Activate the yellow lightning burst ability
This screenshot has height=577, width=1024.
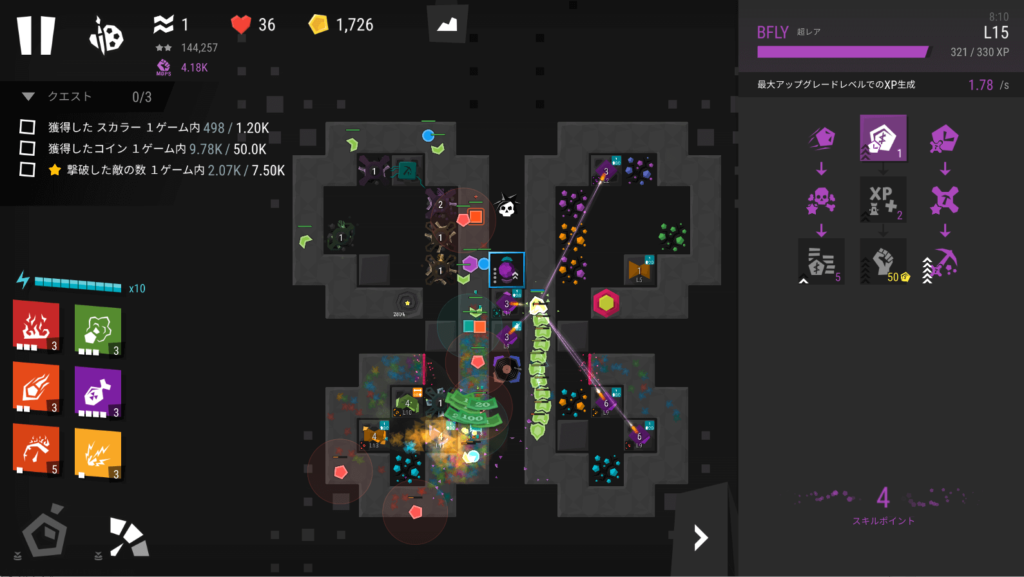click(97, 449)
